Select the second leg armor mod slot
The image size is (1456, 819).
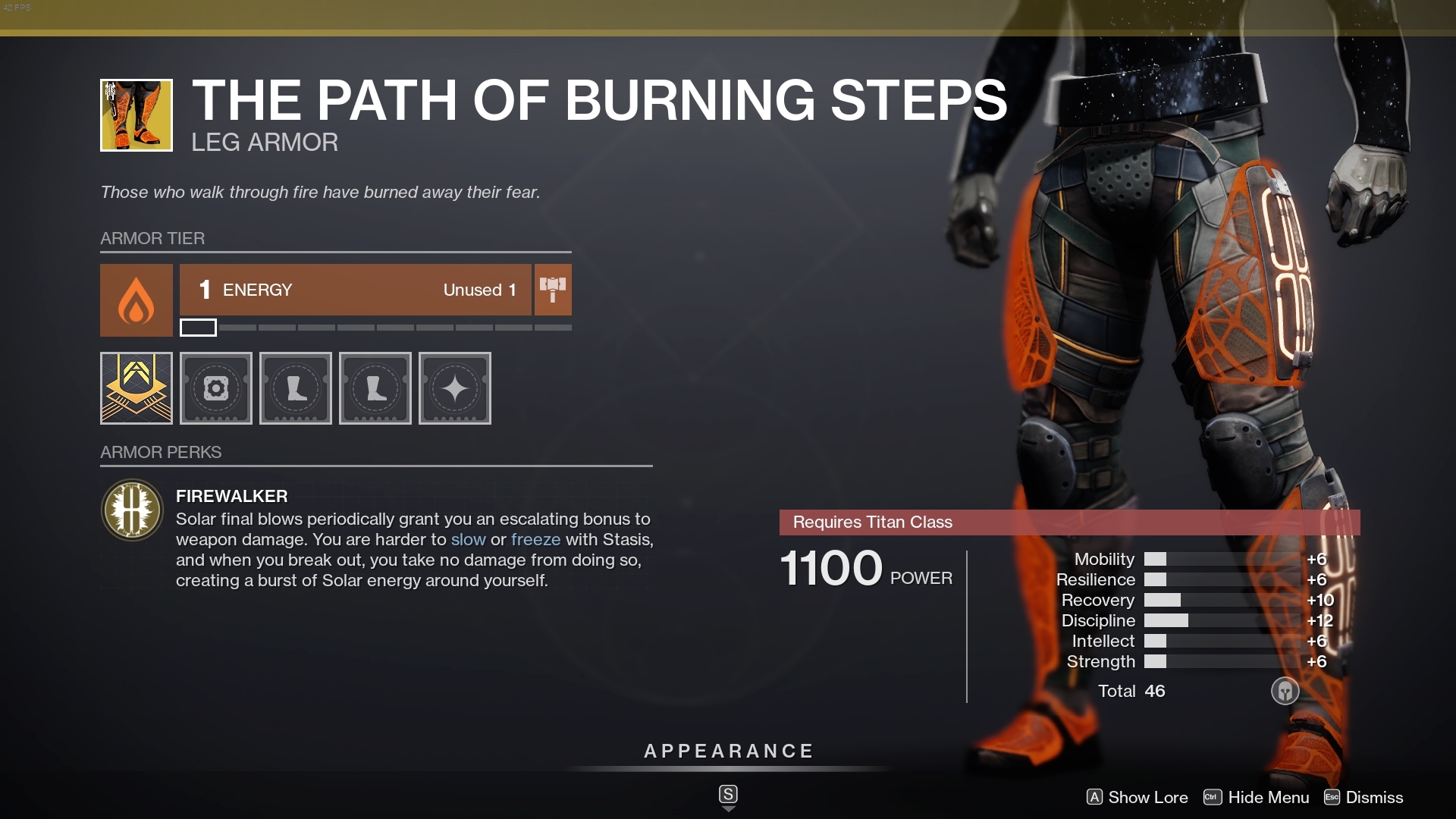(375, 388)
